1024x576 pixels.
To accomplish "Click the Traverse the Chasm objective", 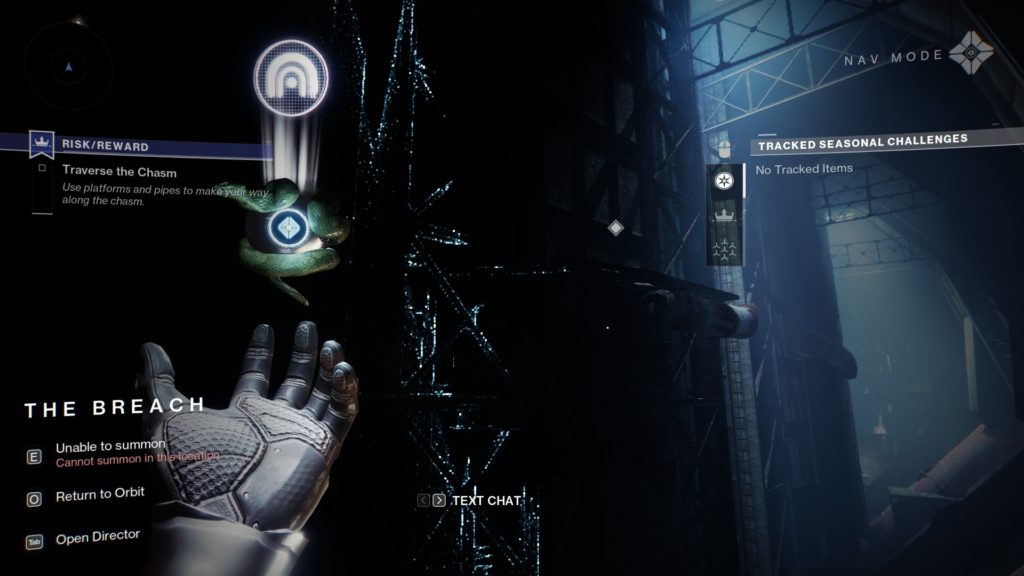I will coord(119,172).
